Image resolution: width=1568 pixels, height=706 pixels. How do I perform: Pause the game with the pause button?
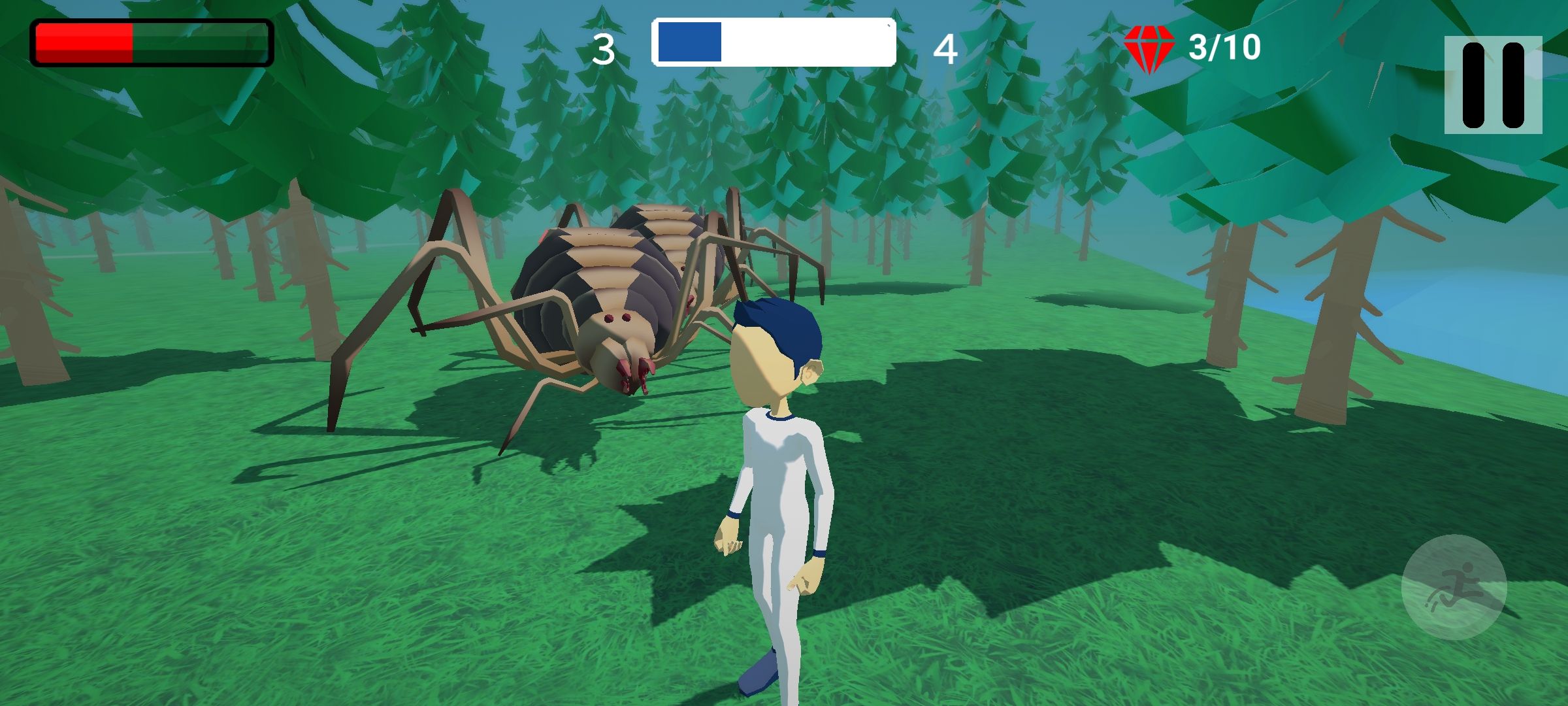coord(1493,85)
